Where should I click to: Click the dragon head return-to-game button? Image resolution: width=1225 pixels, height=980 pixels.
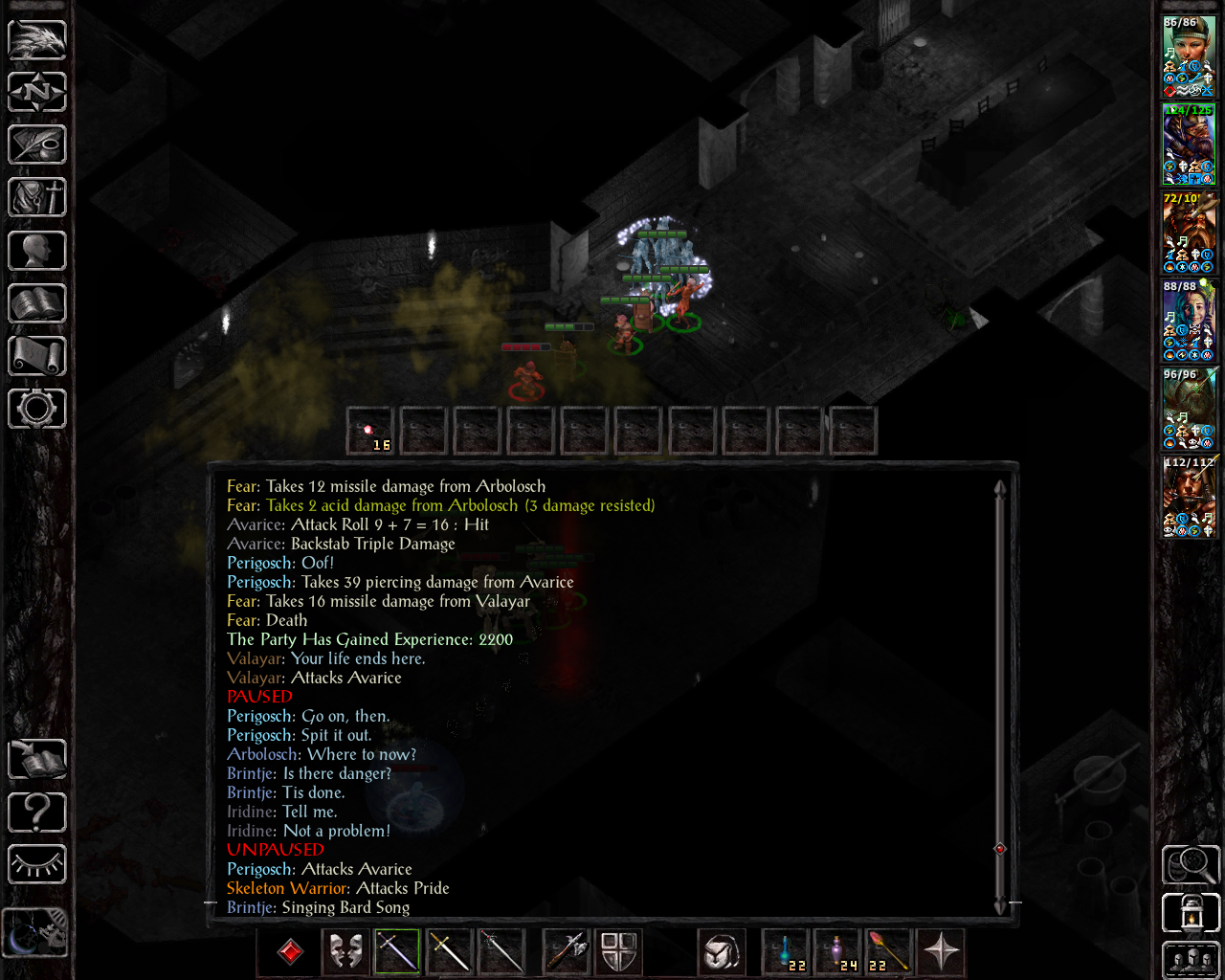(37, 40)
